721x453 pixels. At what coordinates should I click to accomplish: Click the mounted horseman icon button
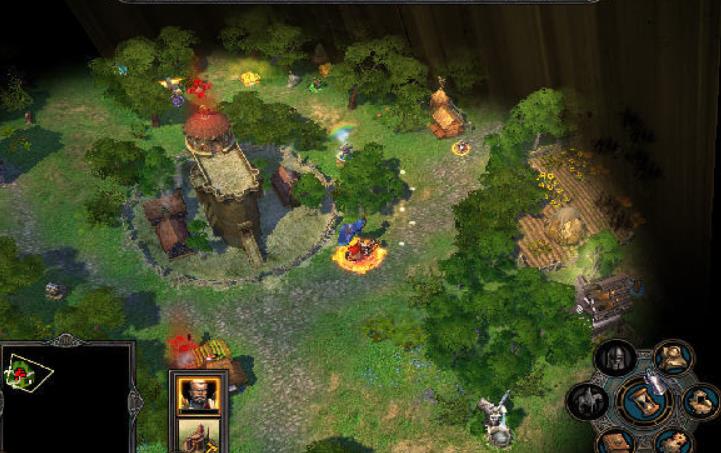pos(587,402)
